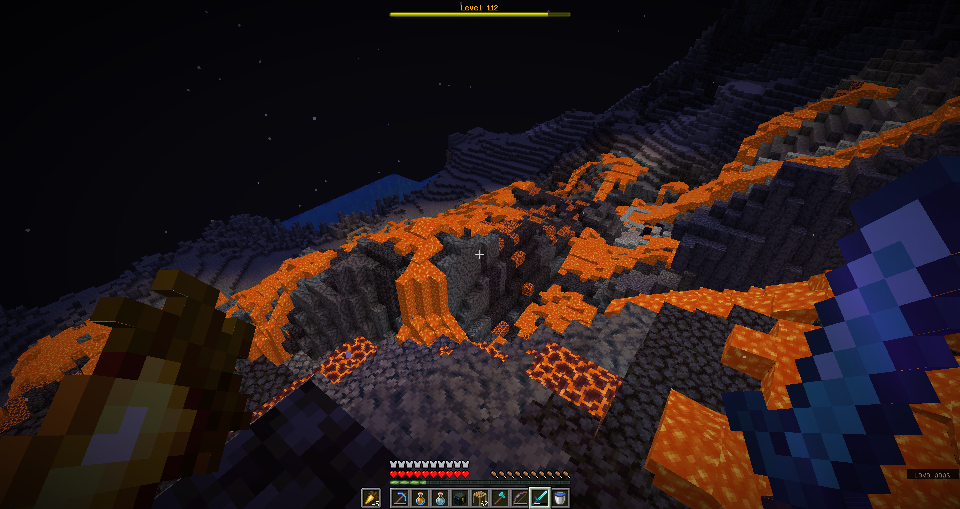
Task: Select the pickaxe in the hotbar
Action: pyautogui.click(x=400, y=497)
